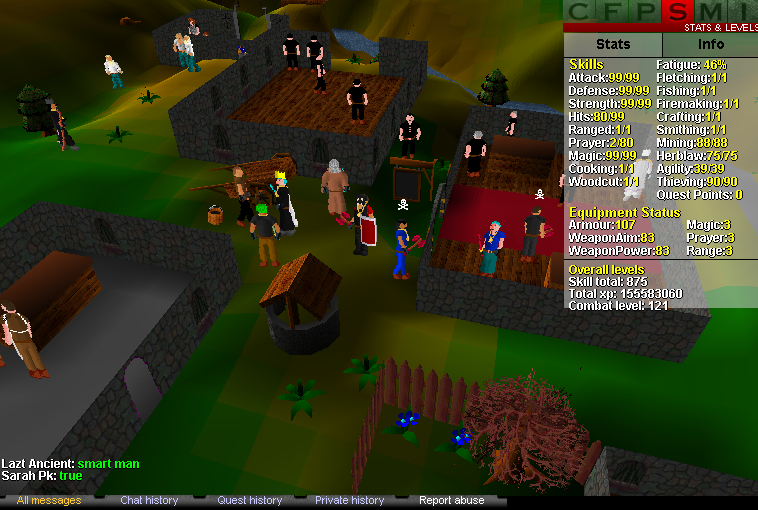This screenshot has height=510, width=758.
Task: View the Private history tab
Action: coord(349,500)
